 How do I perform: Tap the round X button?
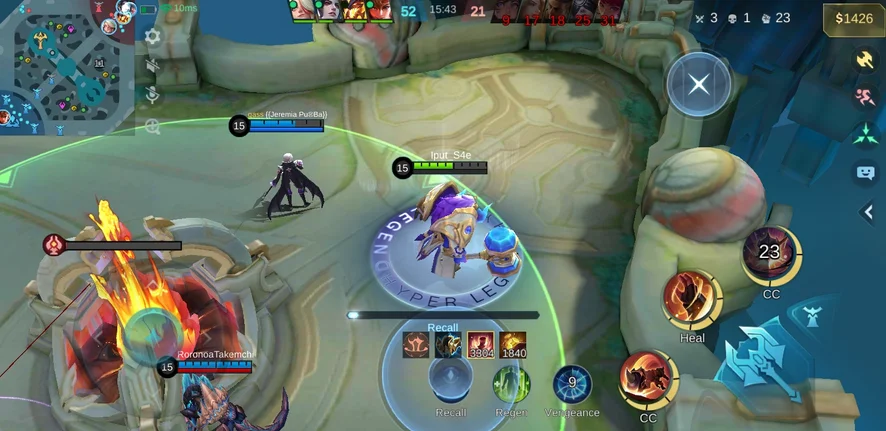tap(699, 84)
